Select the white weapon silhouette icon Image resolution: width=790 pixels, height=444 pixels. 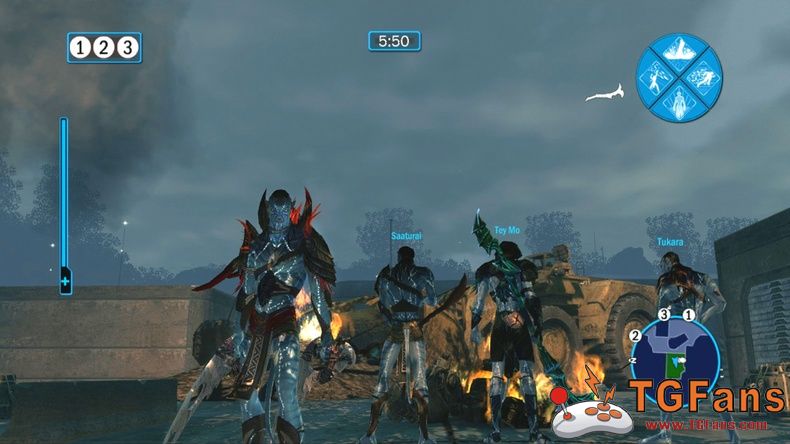[x=605, y=94]
